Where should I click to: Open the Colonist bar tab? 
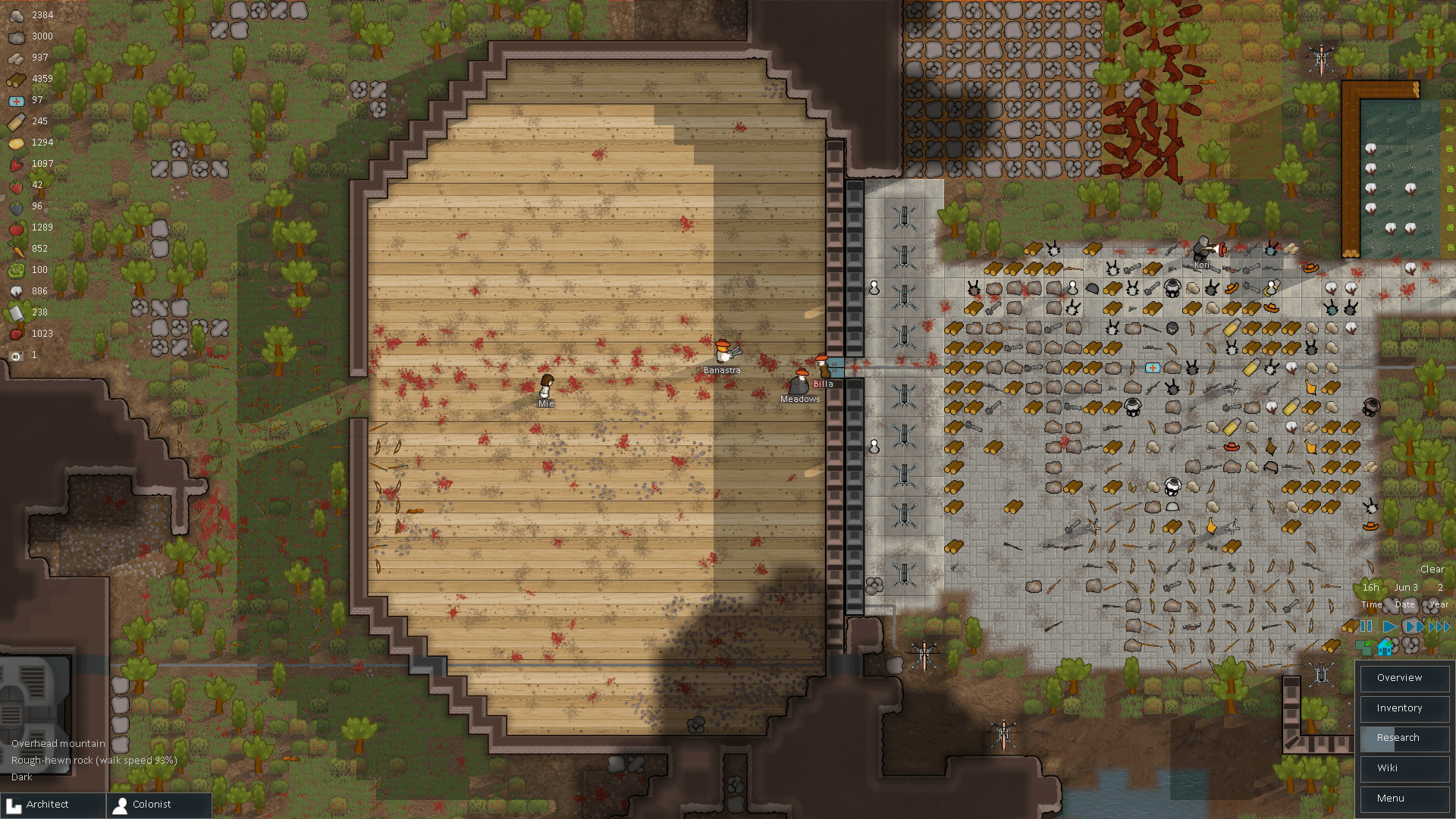[x=152, y=805]
